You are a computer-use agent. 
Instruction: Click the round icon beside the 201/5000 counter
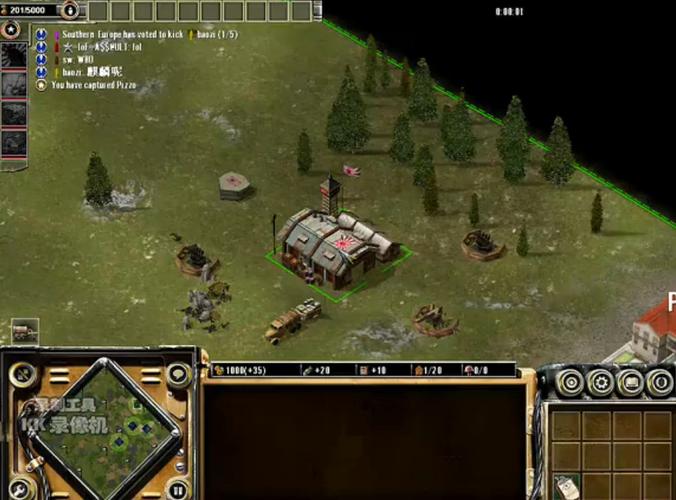[x=71, y=11]
